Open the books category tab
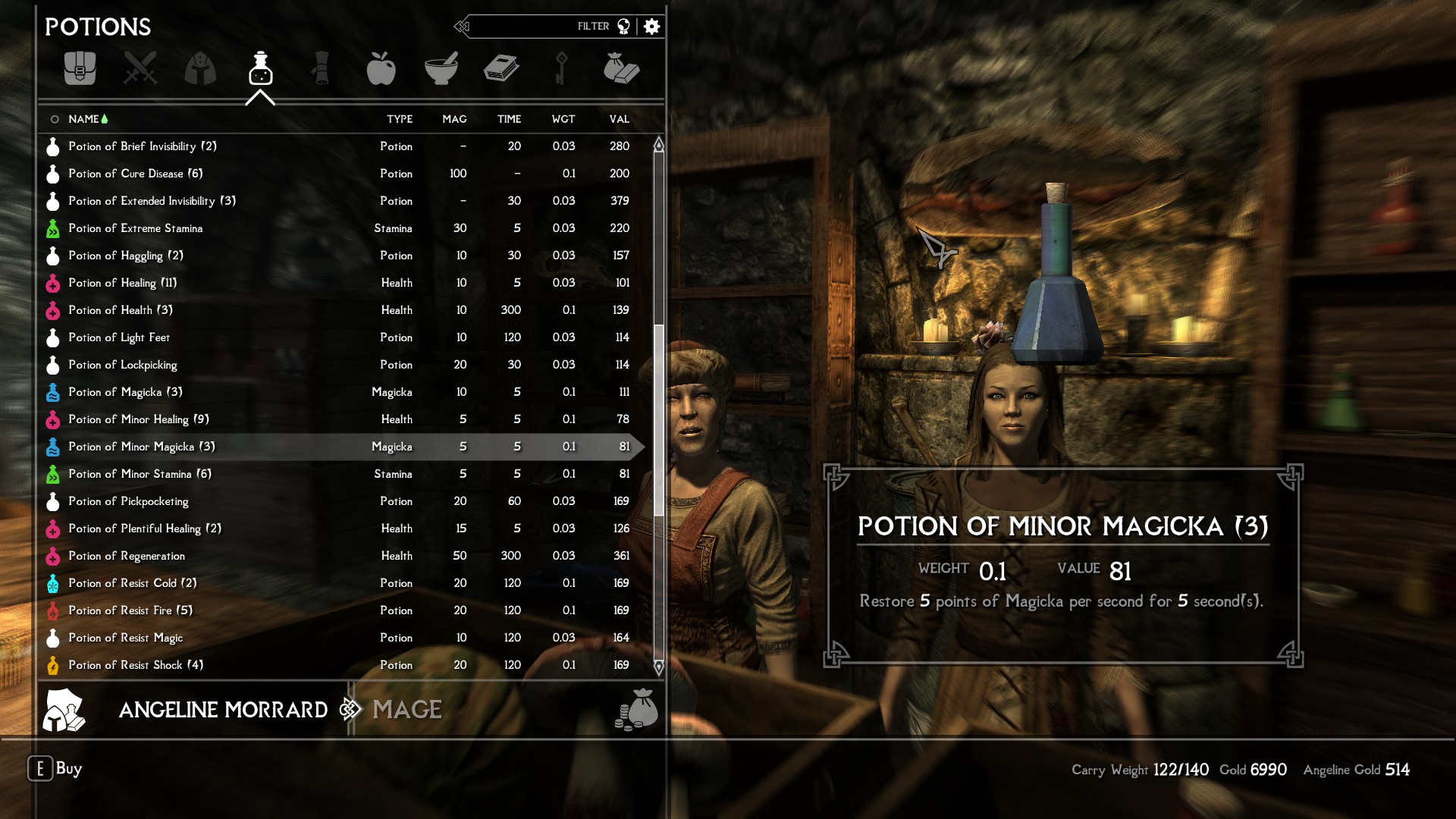 click(x=501, y=68)
